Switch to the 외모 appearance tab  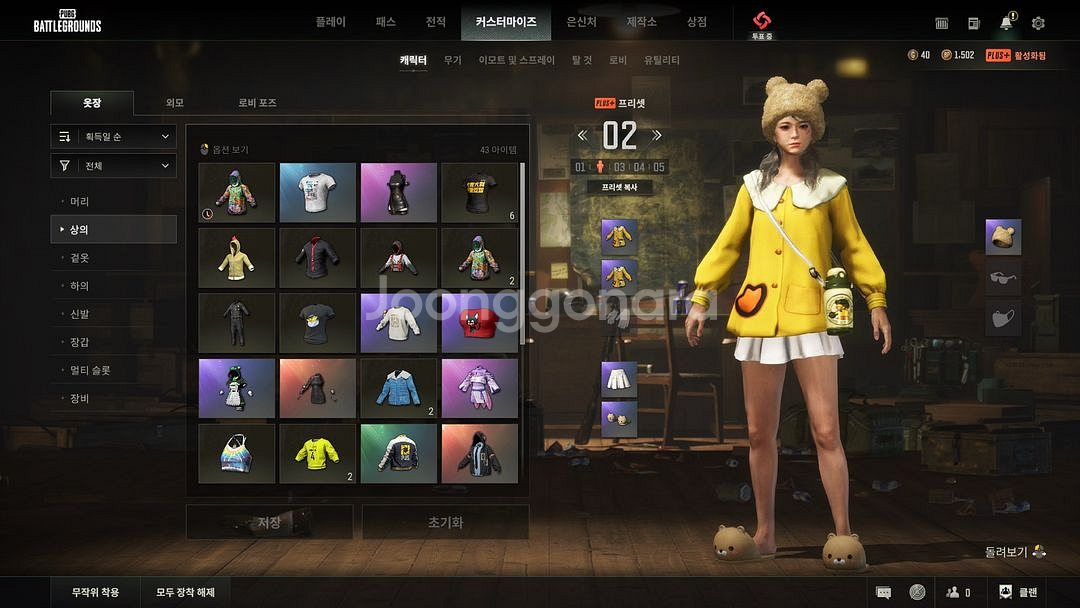(175, 103)
